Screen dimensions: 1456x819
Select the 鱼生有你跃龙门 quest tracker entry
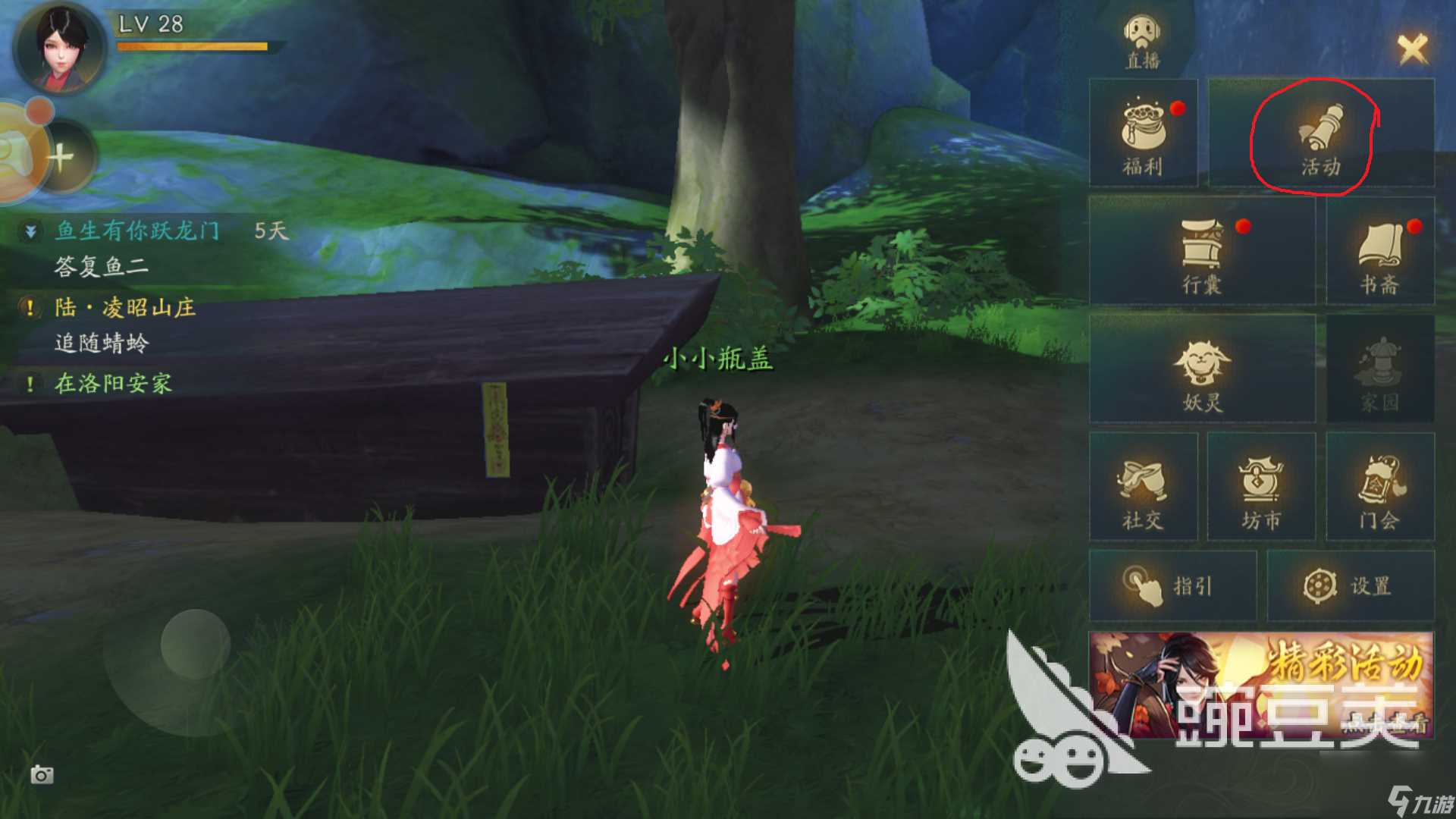pyautogui.click(x=138, y=231)
